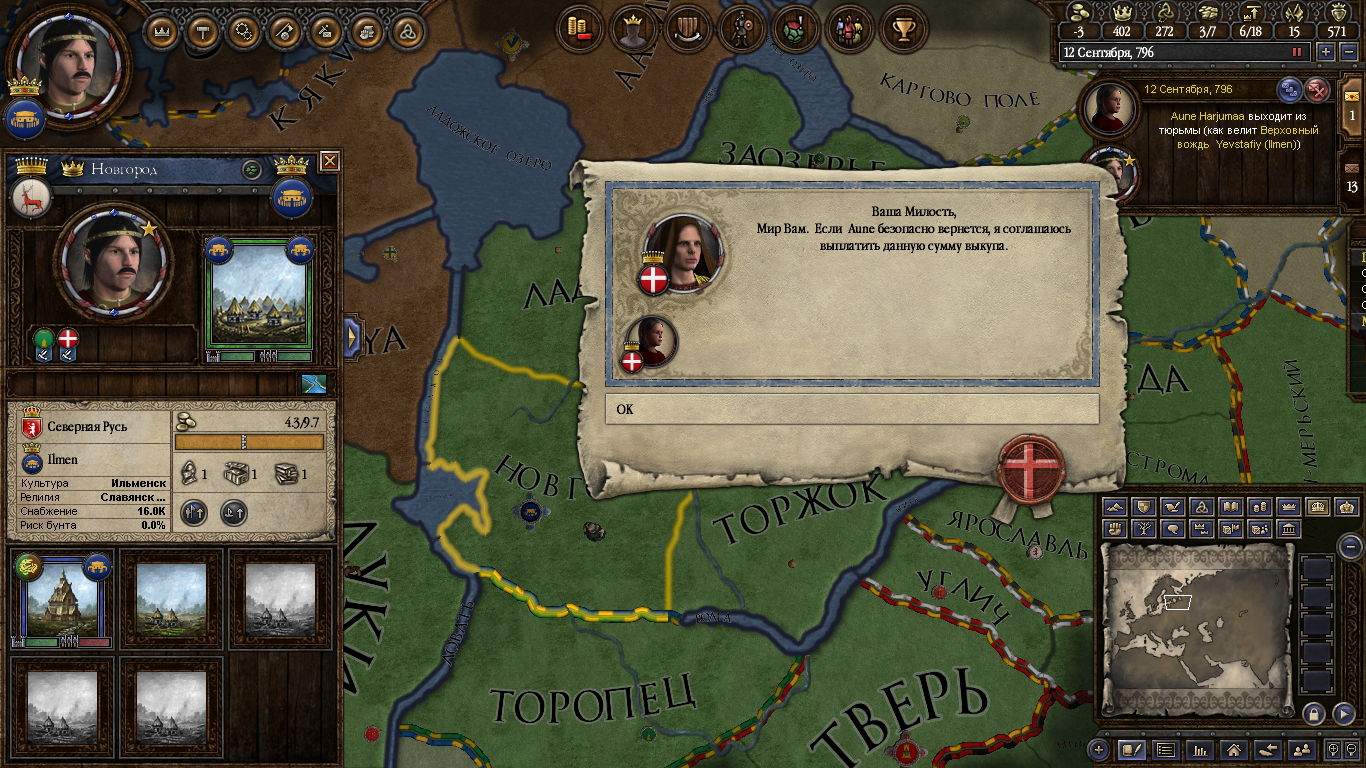The width and height of the screenshot is (1366, 768).
Task: Open the gold coins economy tab
Action: [x=579, y=29]
